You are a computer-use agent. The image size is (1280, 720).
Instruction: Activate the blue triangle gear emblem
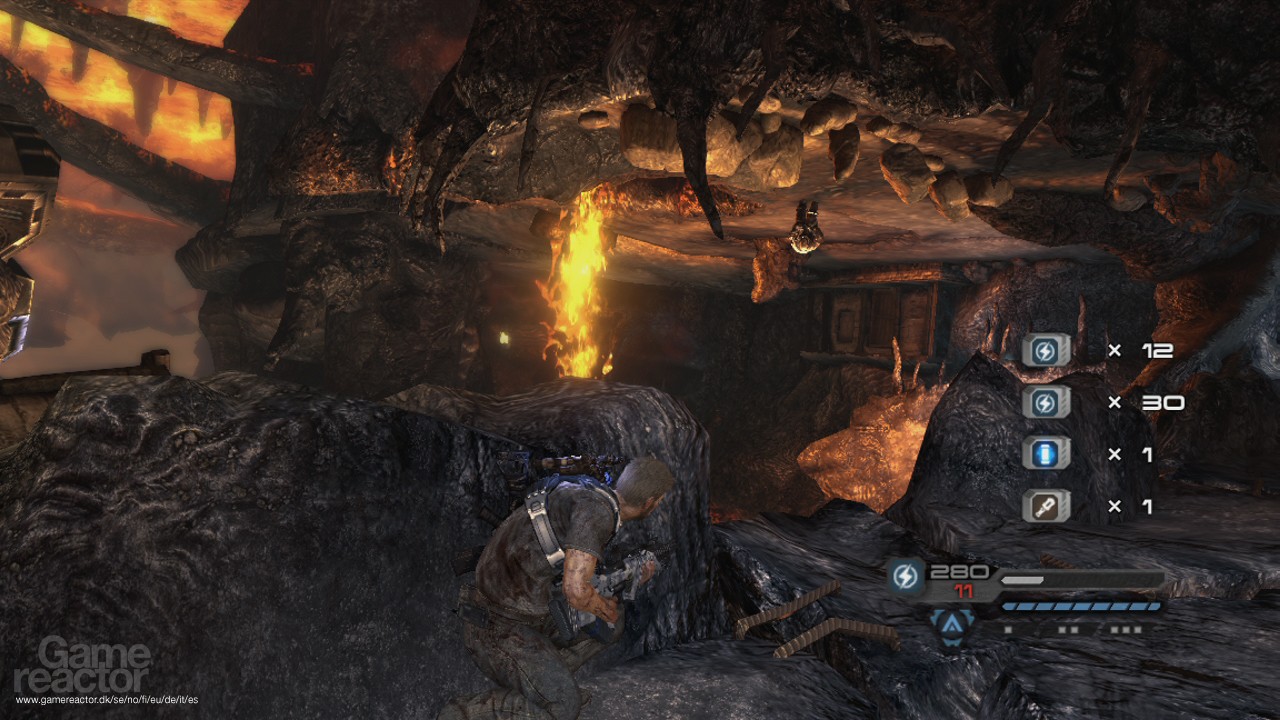(951, 625)
